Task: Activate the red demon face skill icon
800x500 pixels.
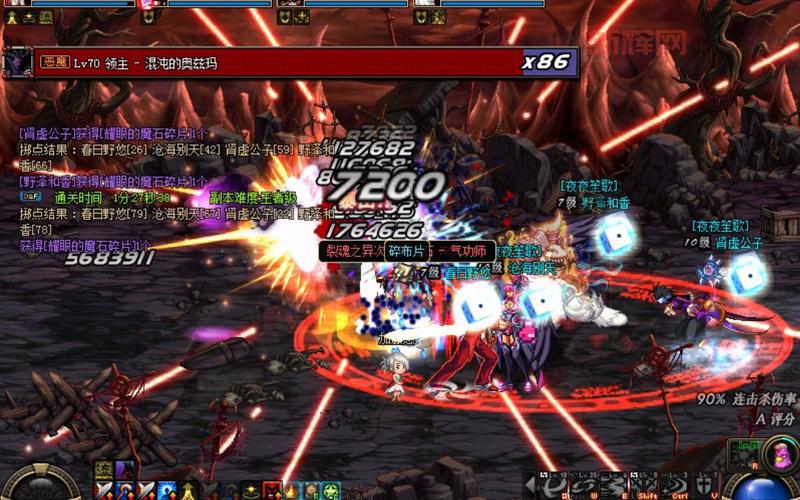Action: (269, 490)
